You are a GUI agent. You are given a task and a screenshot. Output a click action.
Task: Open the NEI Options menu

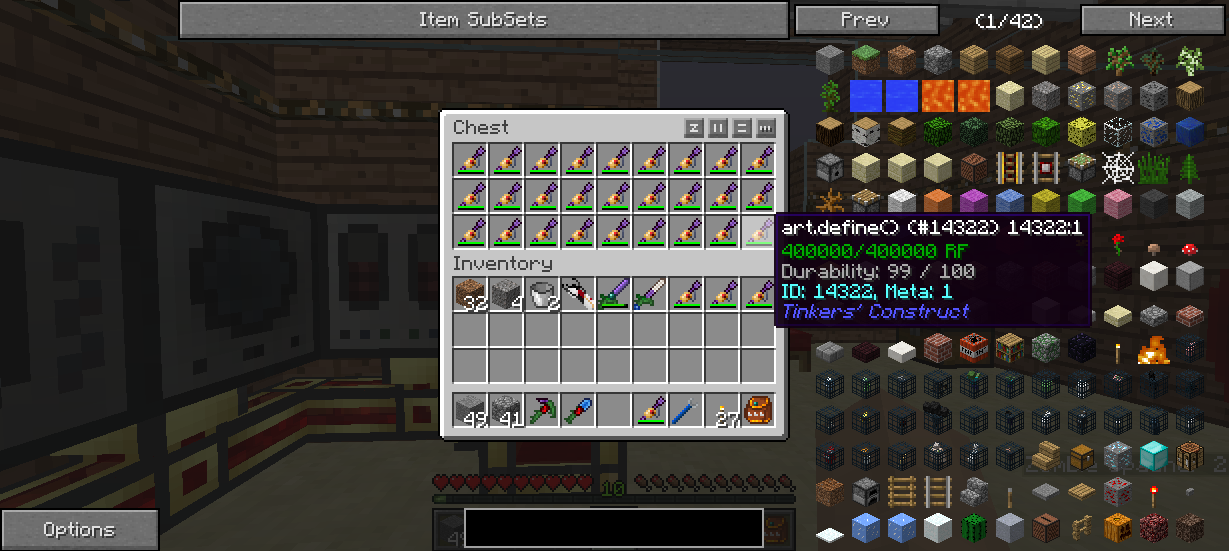tap(79, 530)
